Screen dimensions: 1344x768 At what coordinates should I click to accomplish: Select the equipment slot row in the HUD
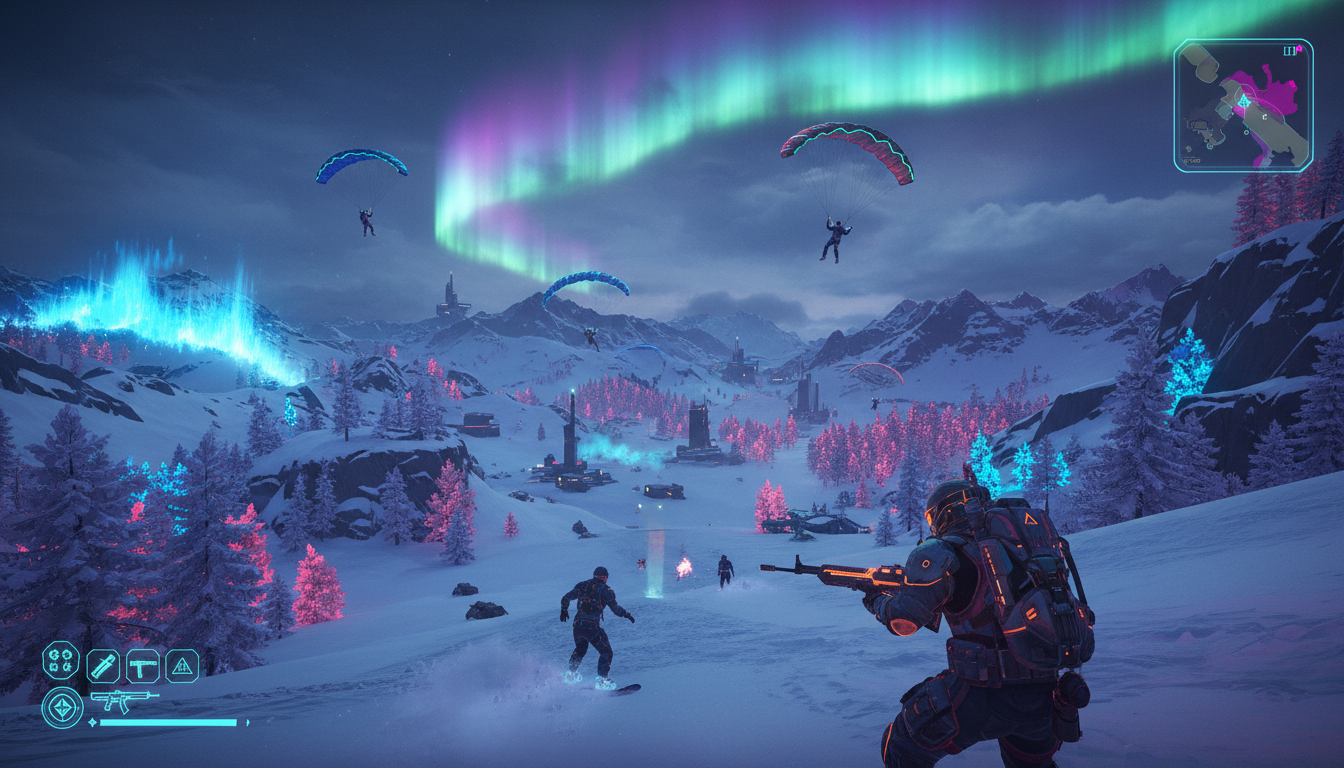120,667
